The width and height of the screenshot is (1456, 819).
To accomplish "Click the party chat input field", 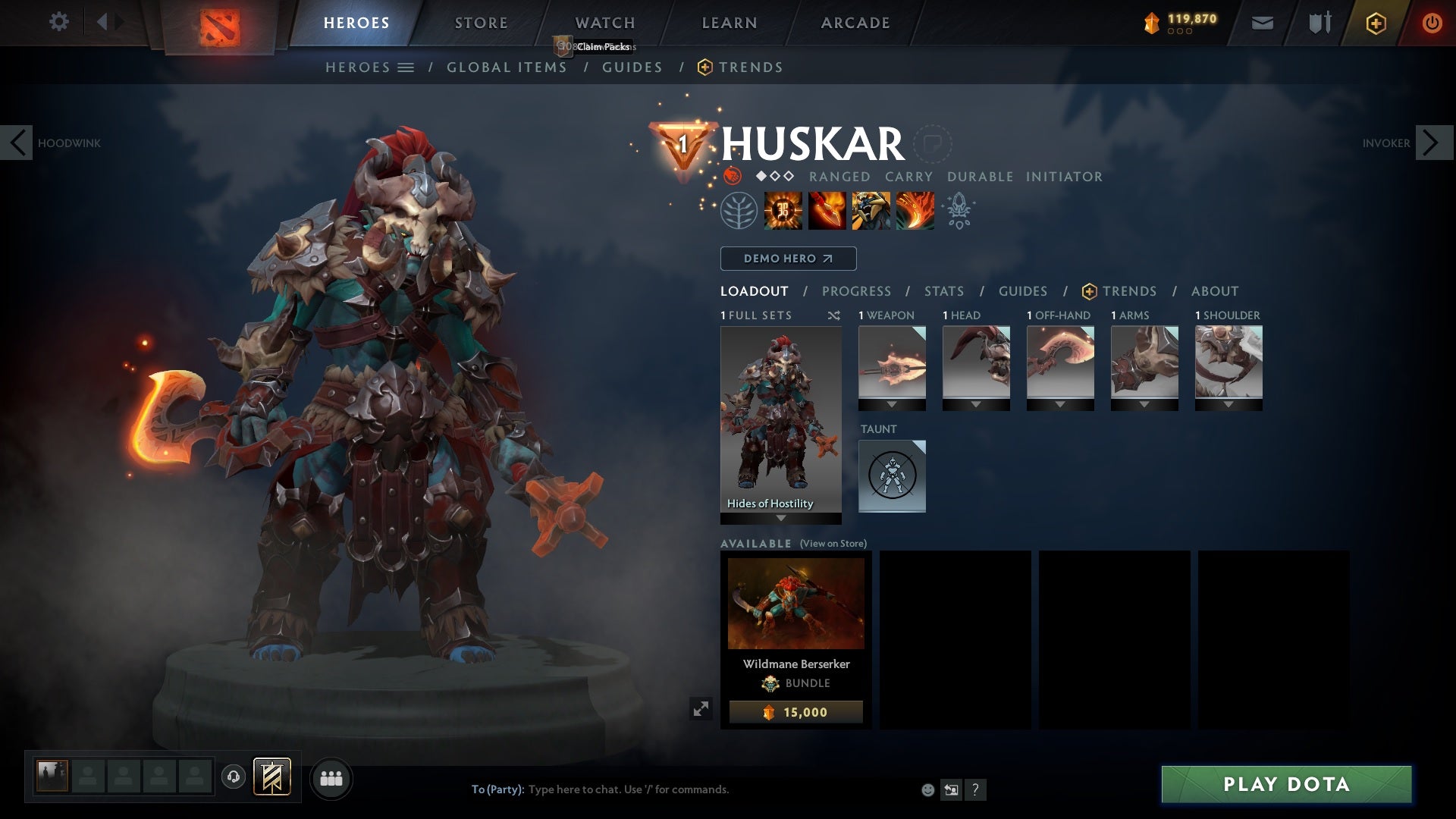I will click(682, 789).
